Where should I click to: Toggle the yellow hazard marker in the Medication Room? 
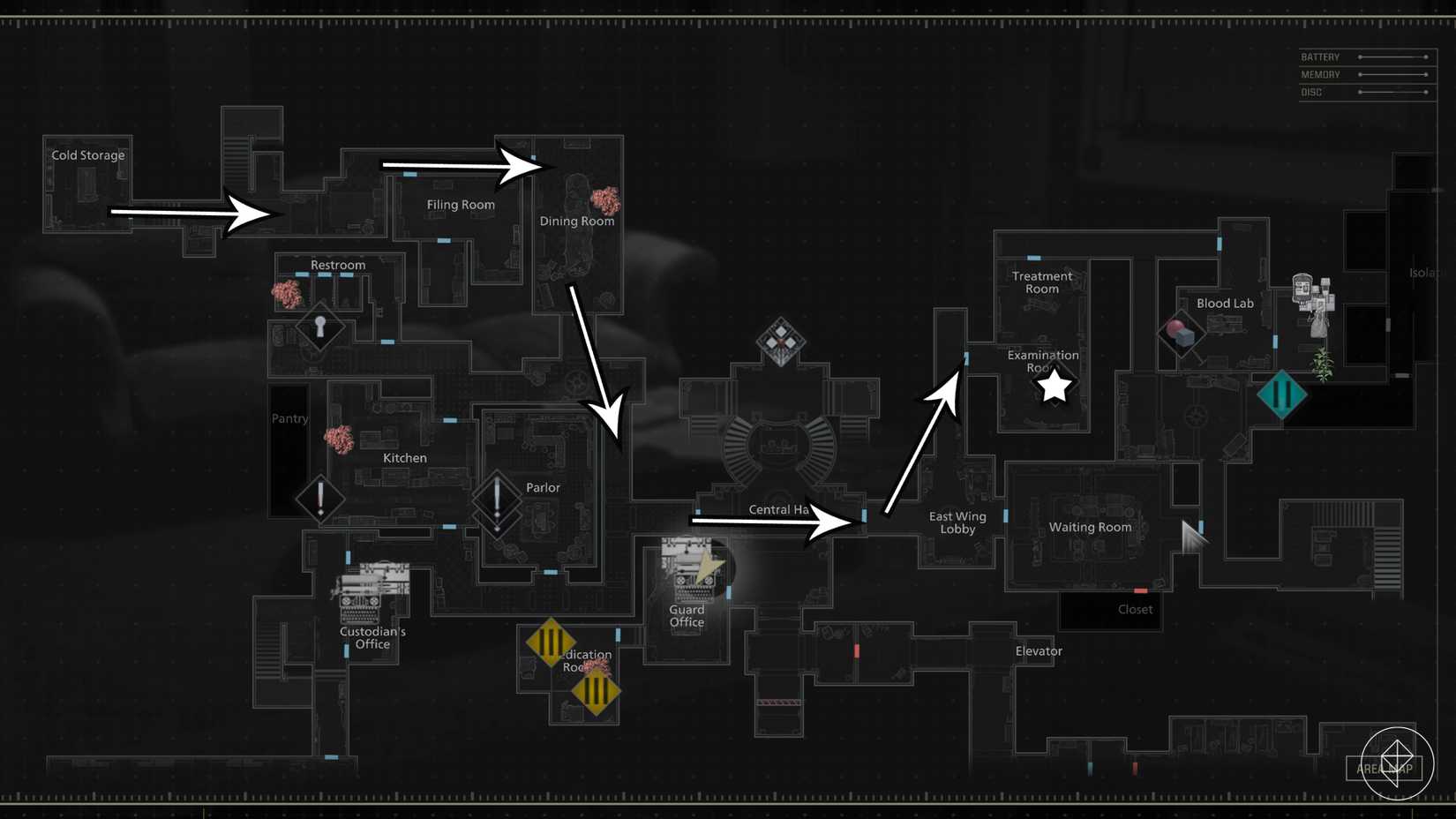(x=552, y=643)
